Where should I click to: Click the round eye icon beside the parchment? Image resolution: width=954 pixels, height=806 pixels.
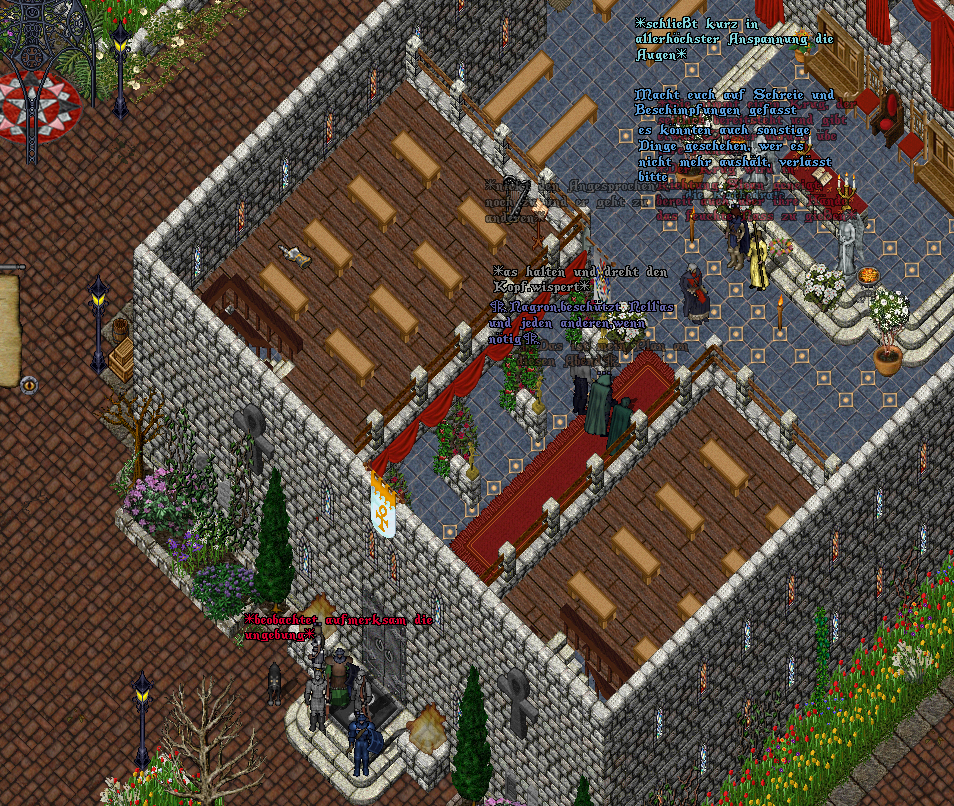28,383
